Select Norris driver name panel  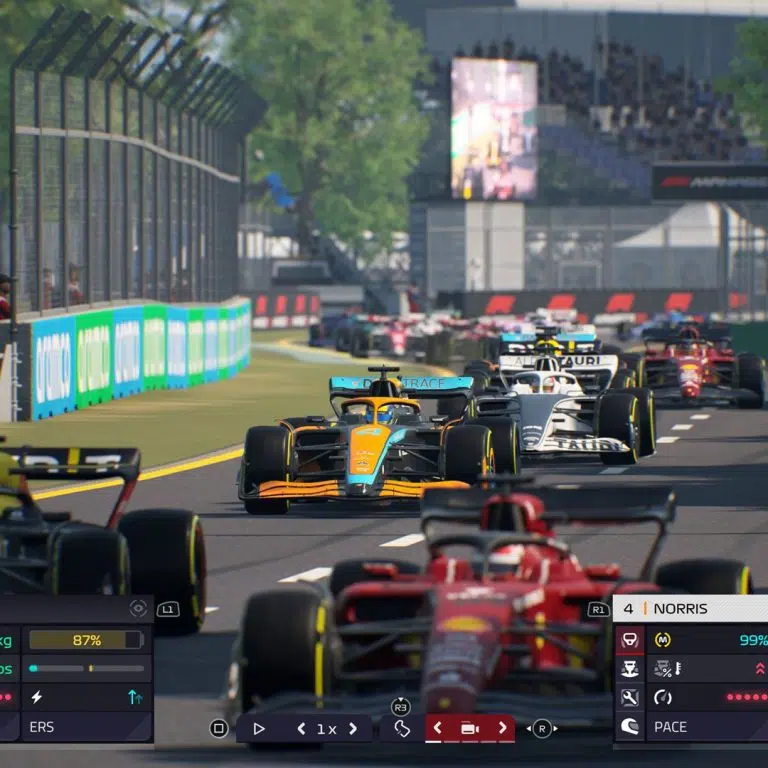(x=690, y=608)
